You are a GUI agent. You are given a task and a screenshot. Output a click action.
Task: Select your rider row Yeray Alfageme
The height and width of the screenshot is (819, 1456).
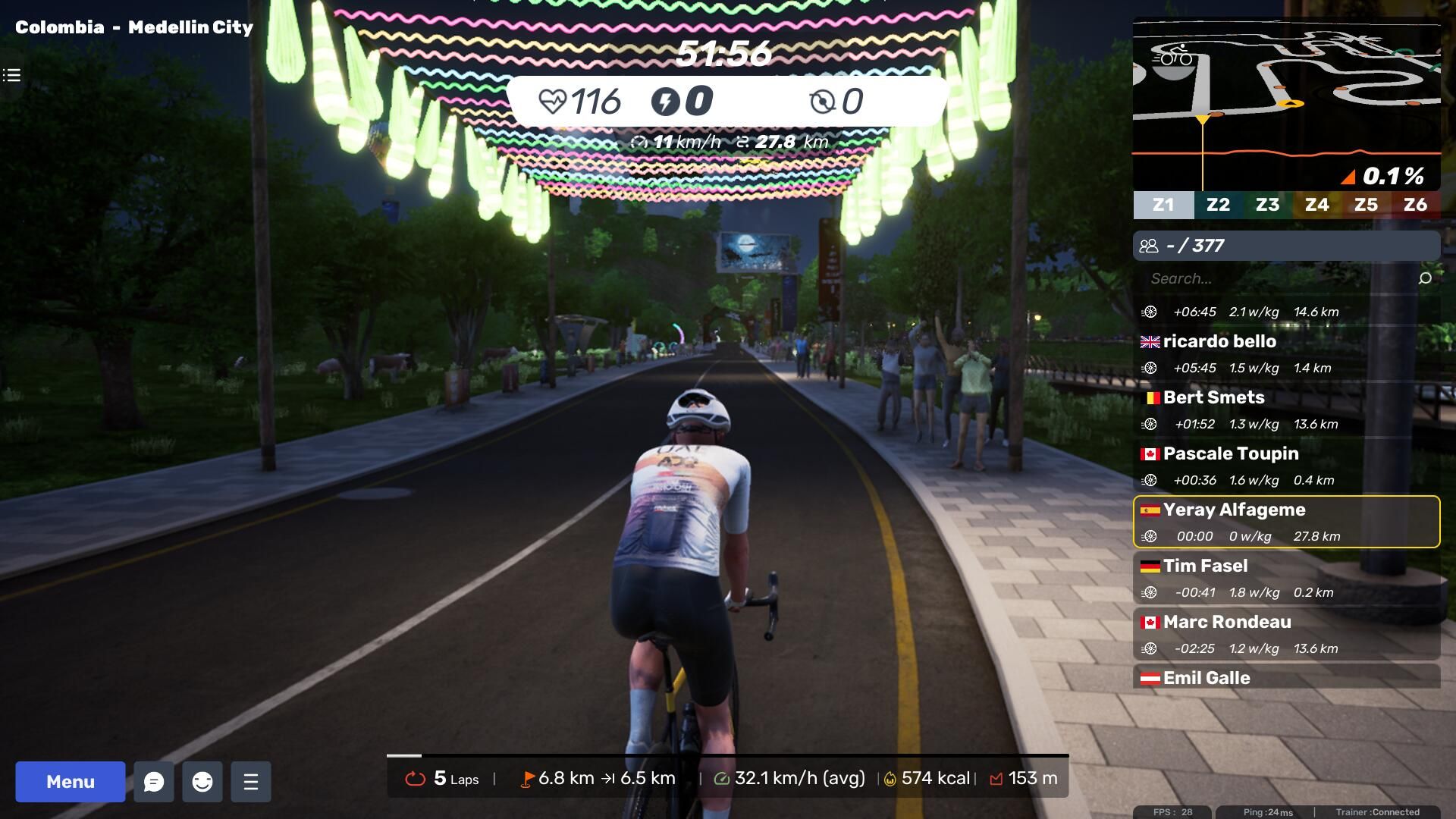pos(1286,522)
